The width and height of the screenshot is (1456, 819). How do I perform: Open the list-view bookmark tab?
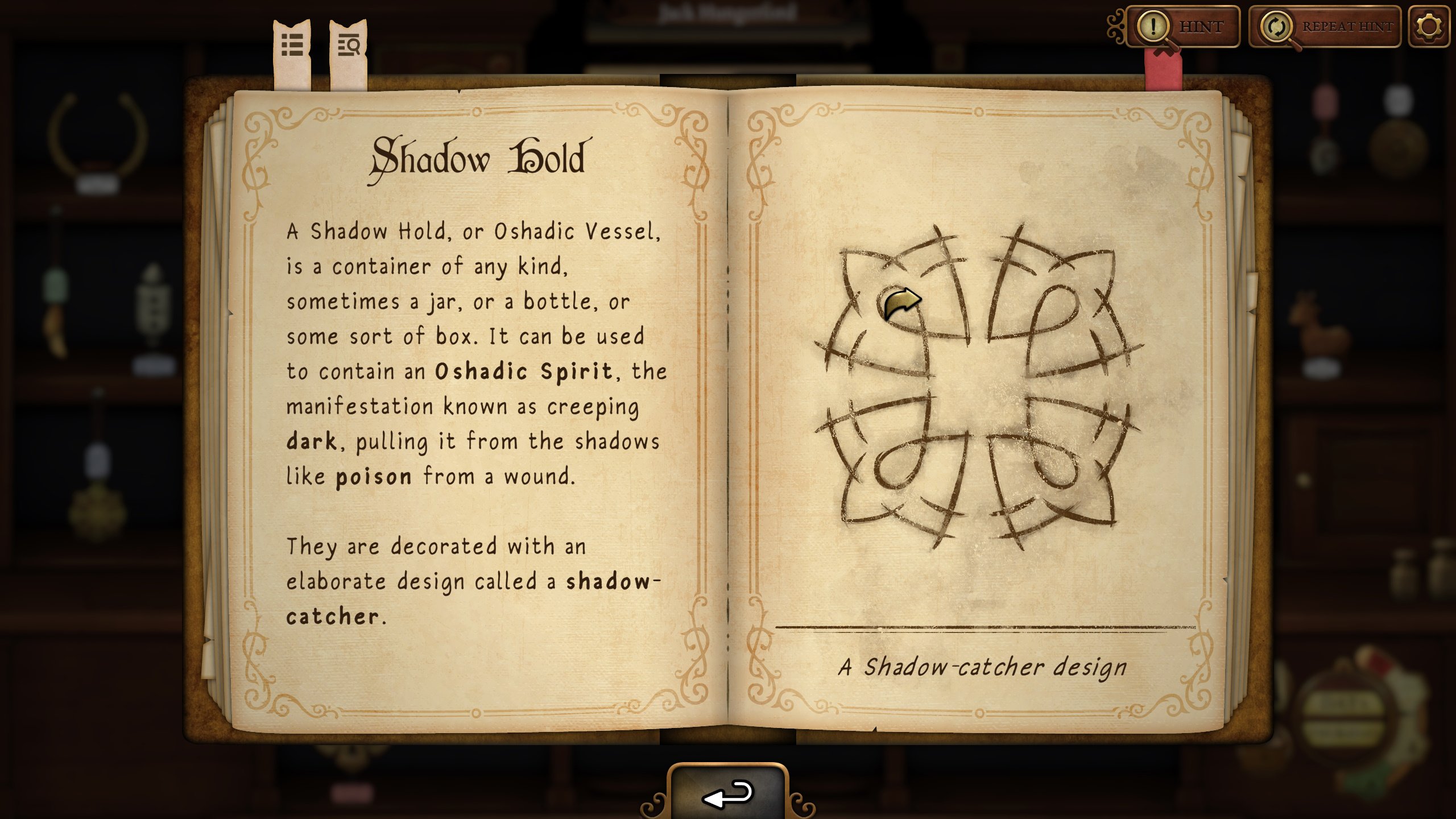[x=292, y=52]
